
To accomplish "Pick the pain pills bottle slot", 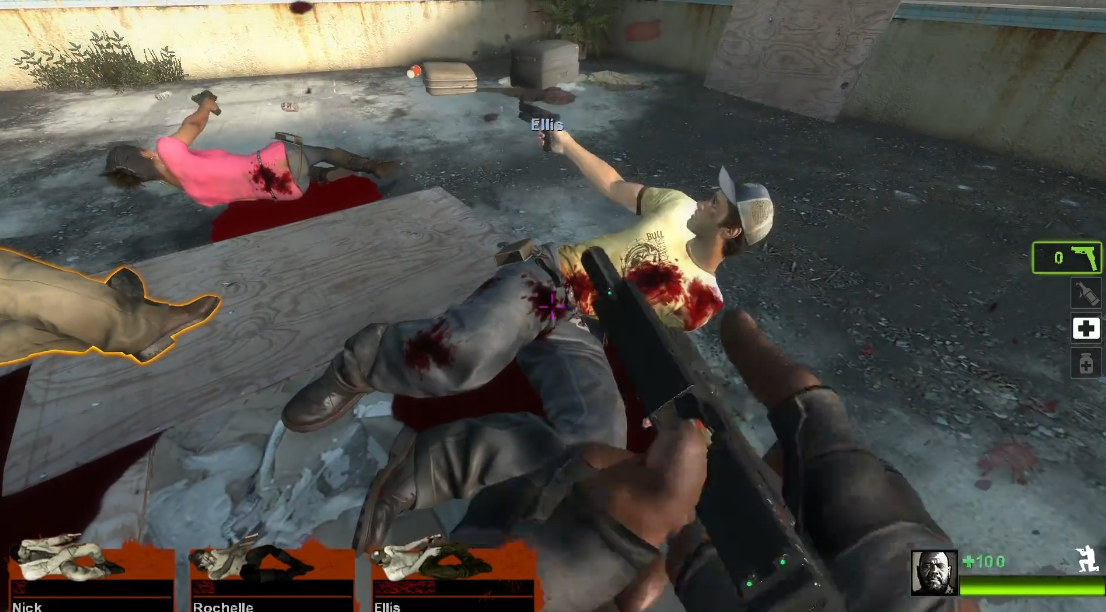I will (x=1086, y=363).
